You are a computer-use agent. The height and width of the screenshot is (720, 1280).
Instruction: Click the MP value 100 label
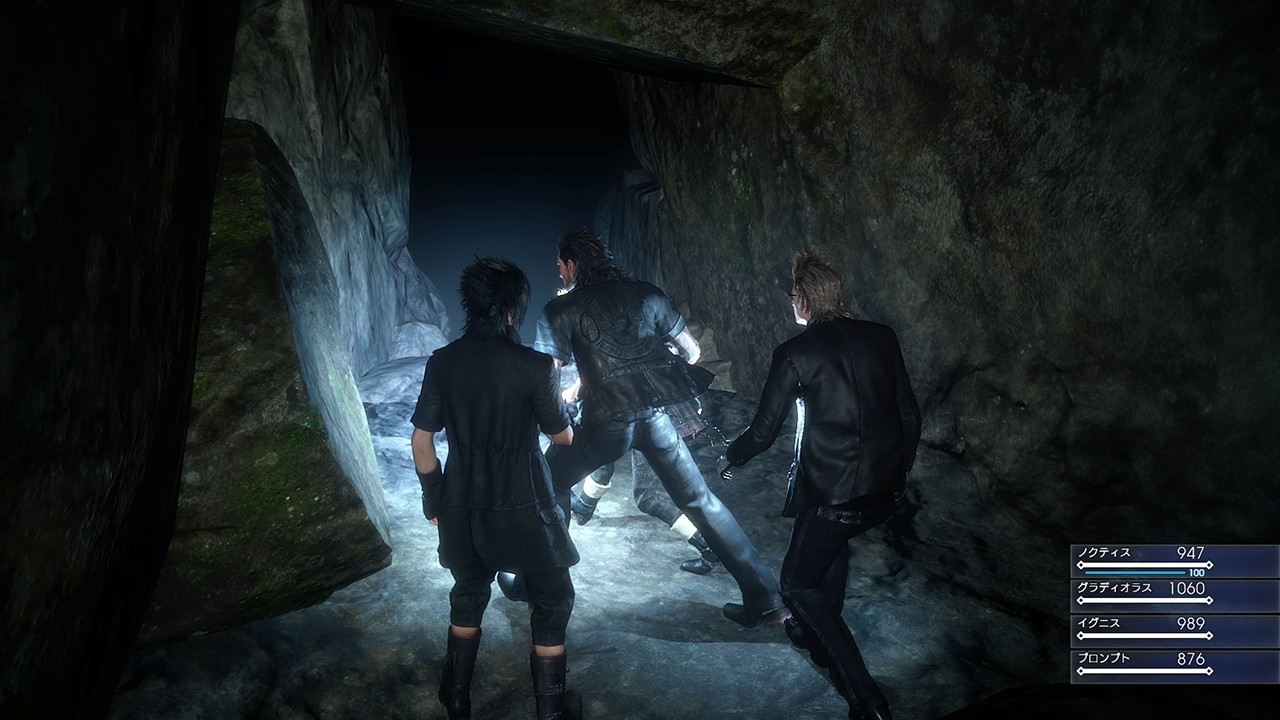1196,572
